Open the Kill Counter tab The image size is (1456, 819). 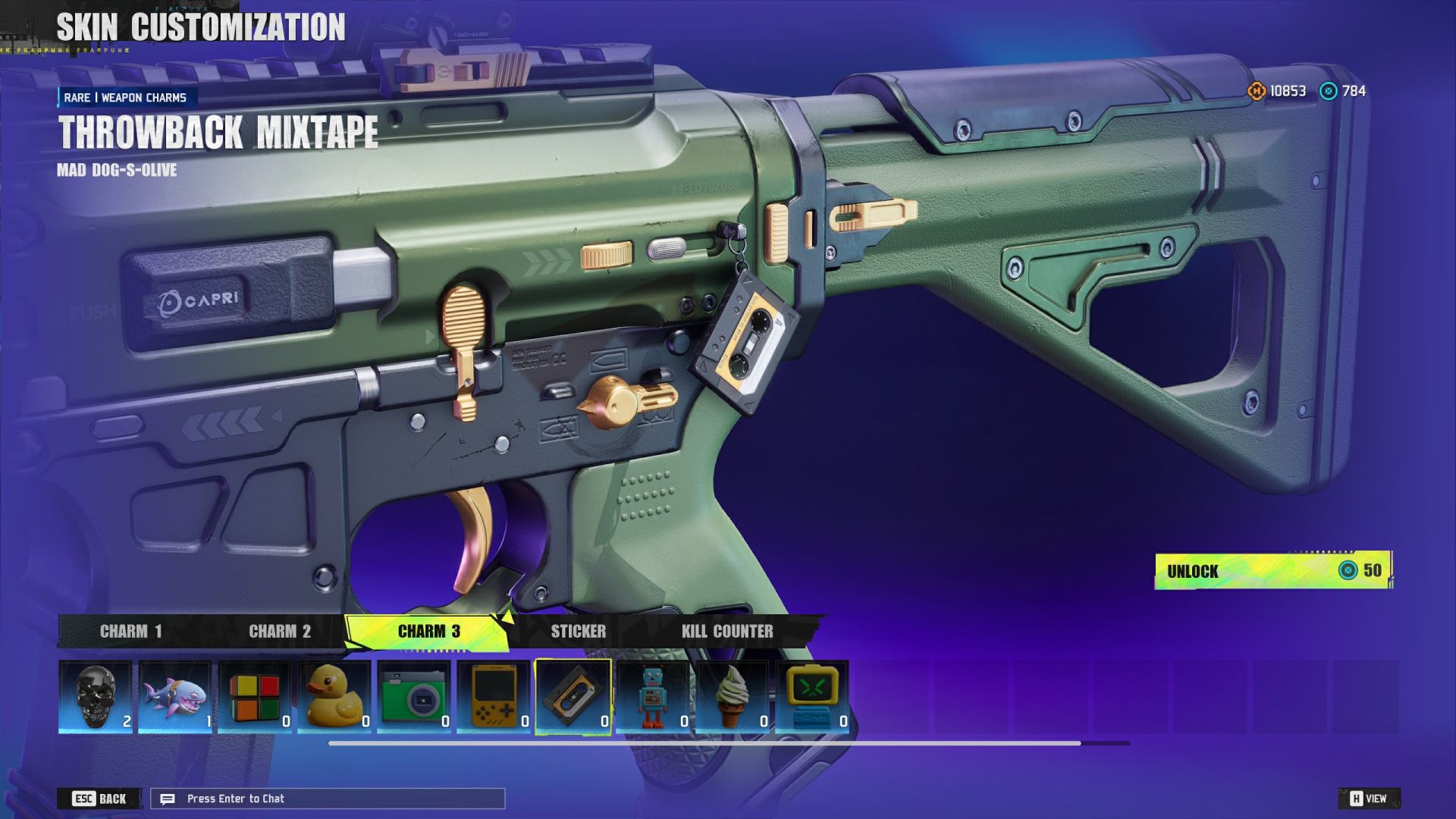(x=727, y=631)
